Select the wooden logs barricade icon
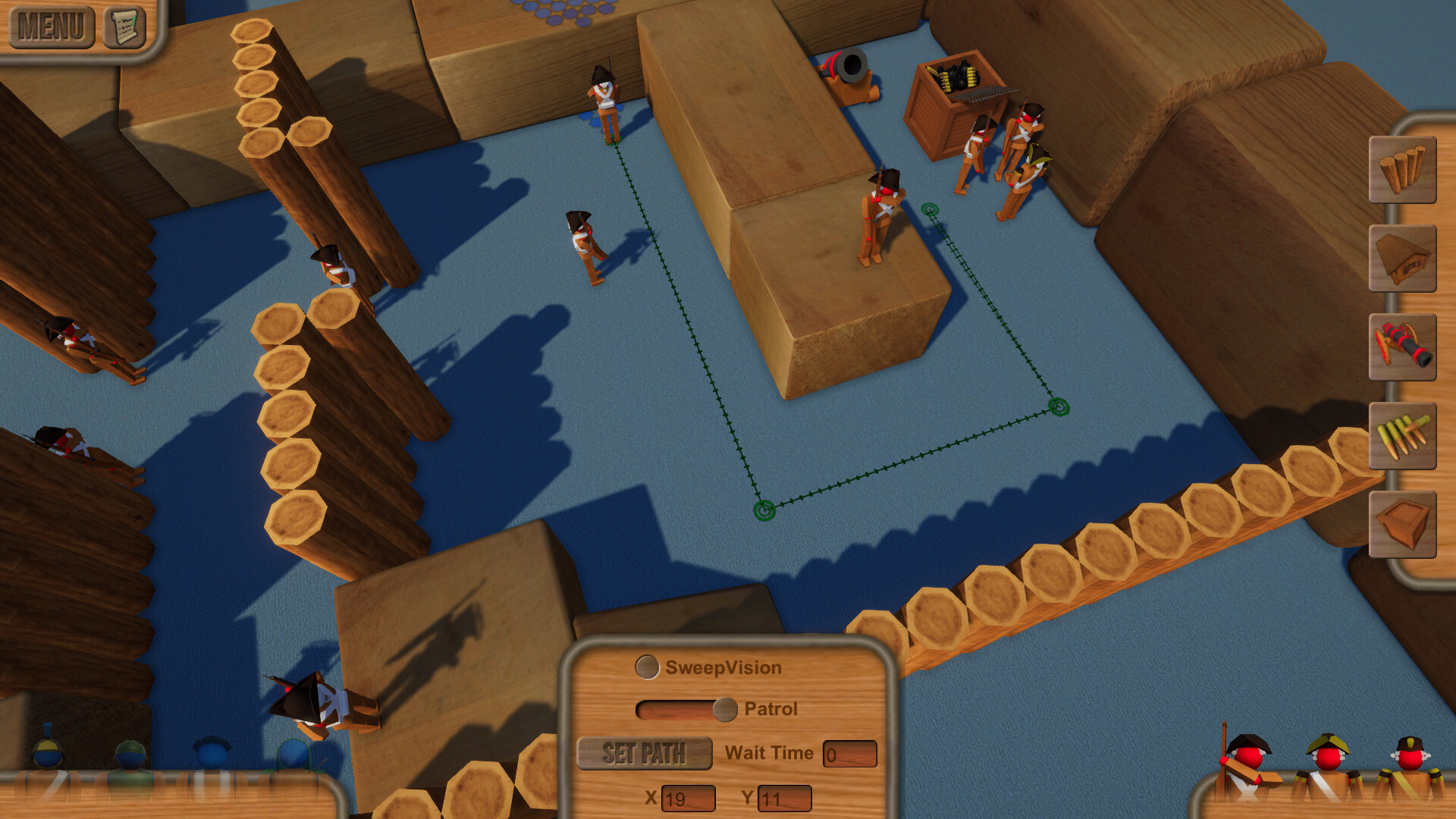 pyautogui.click(x=1404, y=171)
